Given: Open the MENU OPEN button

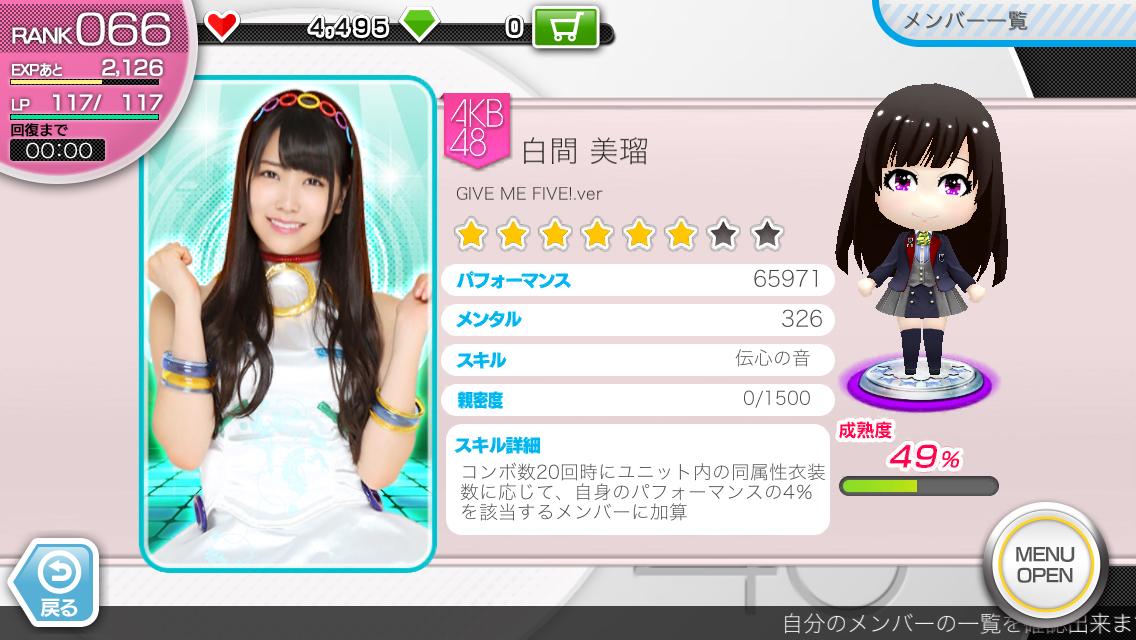Looking at the screenshot, I should pos(1044,565).
